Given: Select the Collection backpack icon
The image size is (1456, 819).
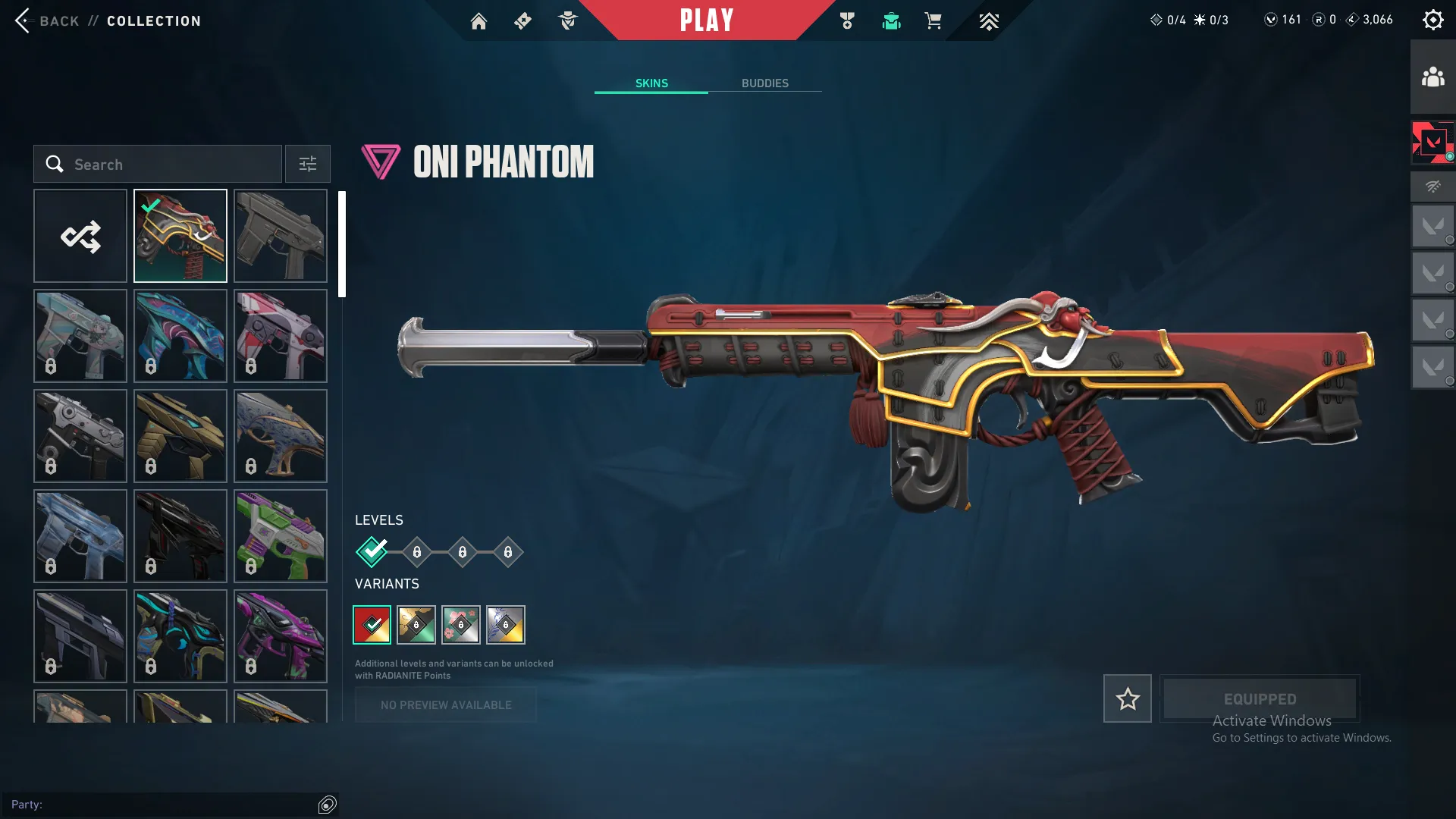Looking at the screenshot, I should (x=891, y=21).
